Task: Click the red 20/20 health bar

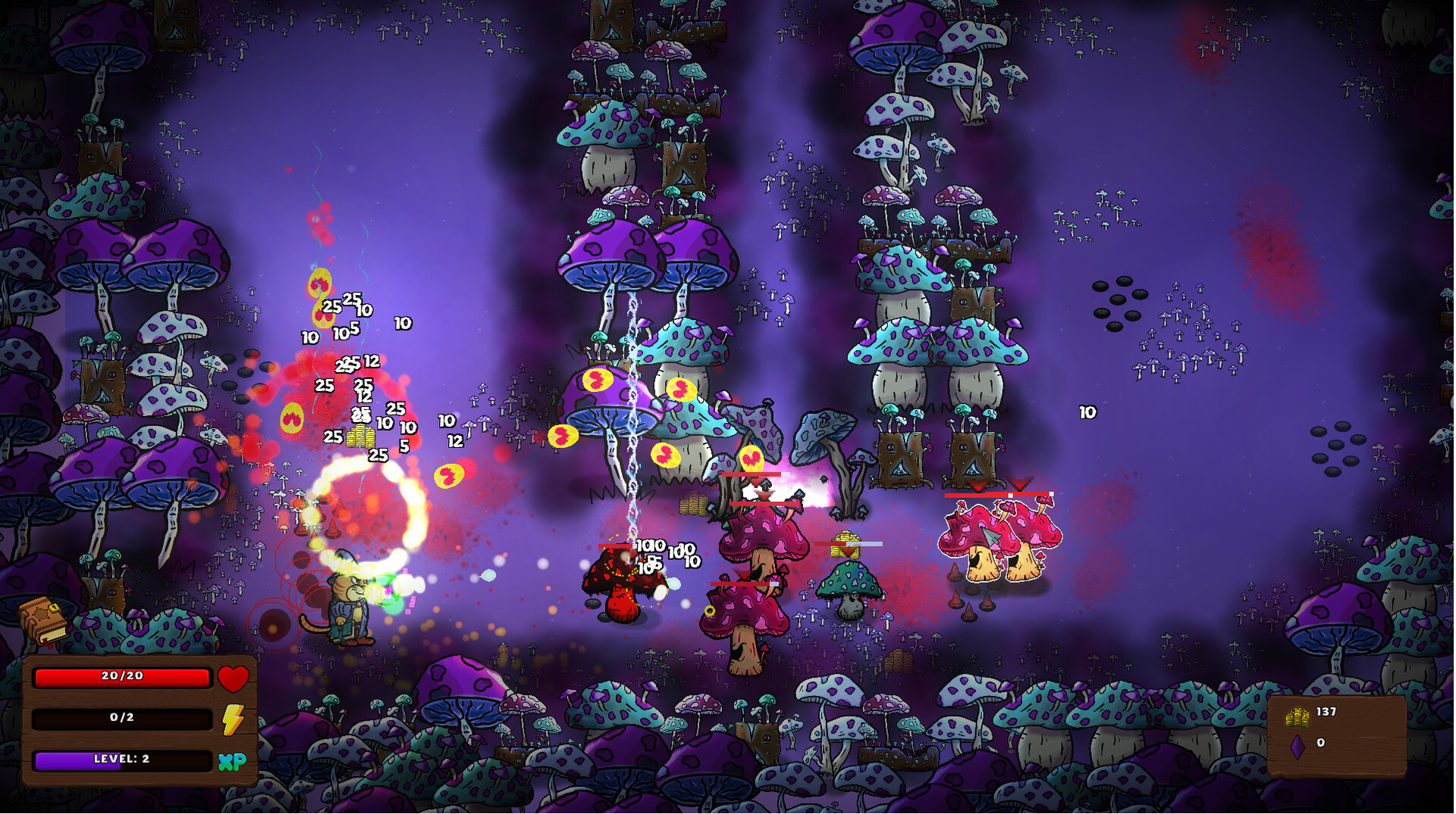Action: (x=121, y=678)
